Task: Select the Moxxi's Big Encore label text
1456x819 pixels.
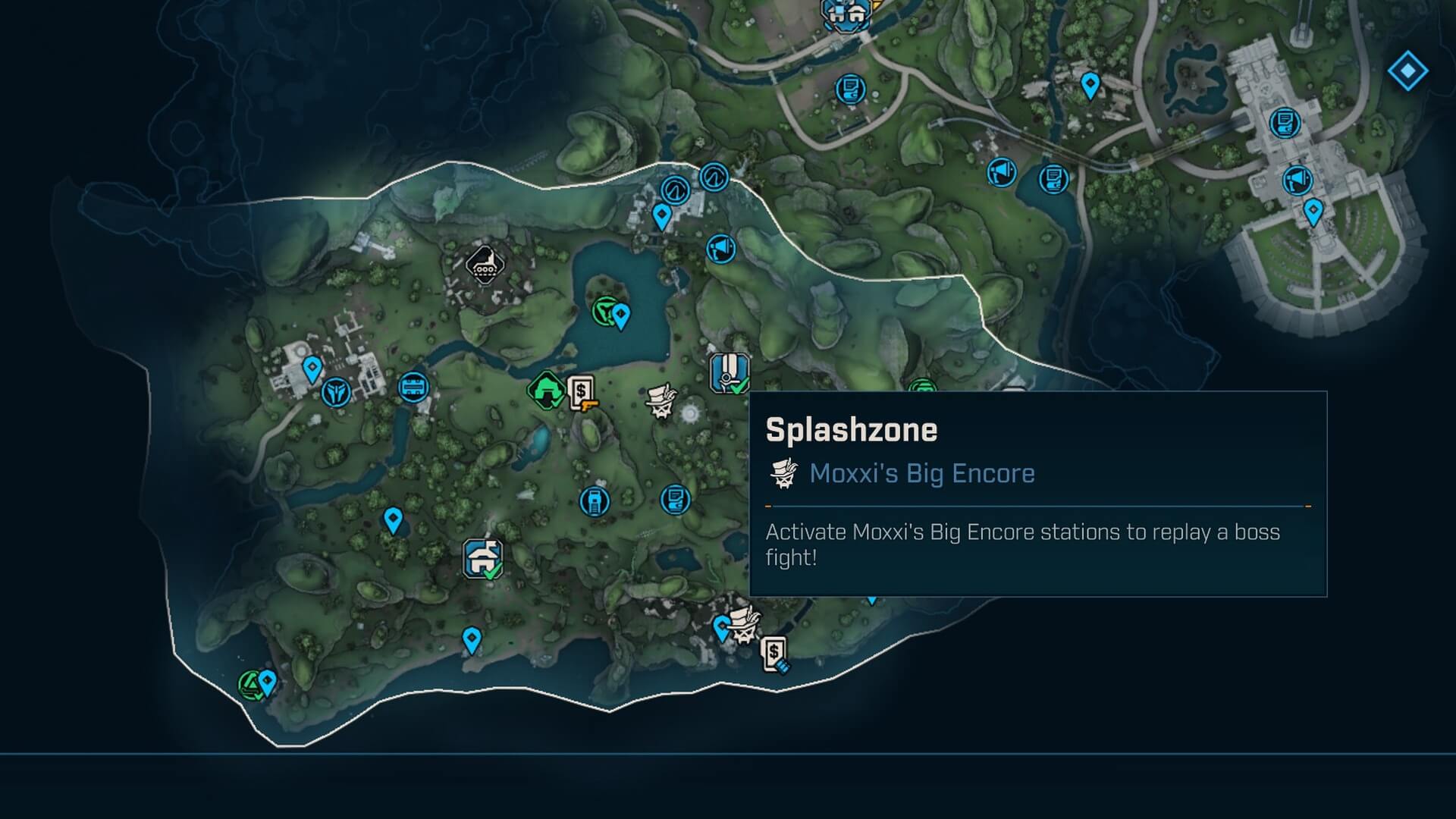Action: [922, 473]
